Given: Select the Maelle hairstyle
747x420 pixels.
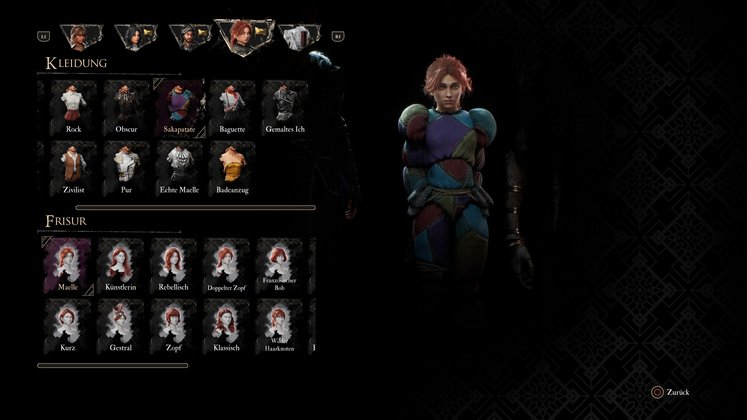Looking at the screenshot, I should tap(67, 263).
